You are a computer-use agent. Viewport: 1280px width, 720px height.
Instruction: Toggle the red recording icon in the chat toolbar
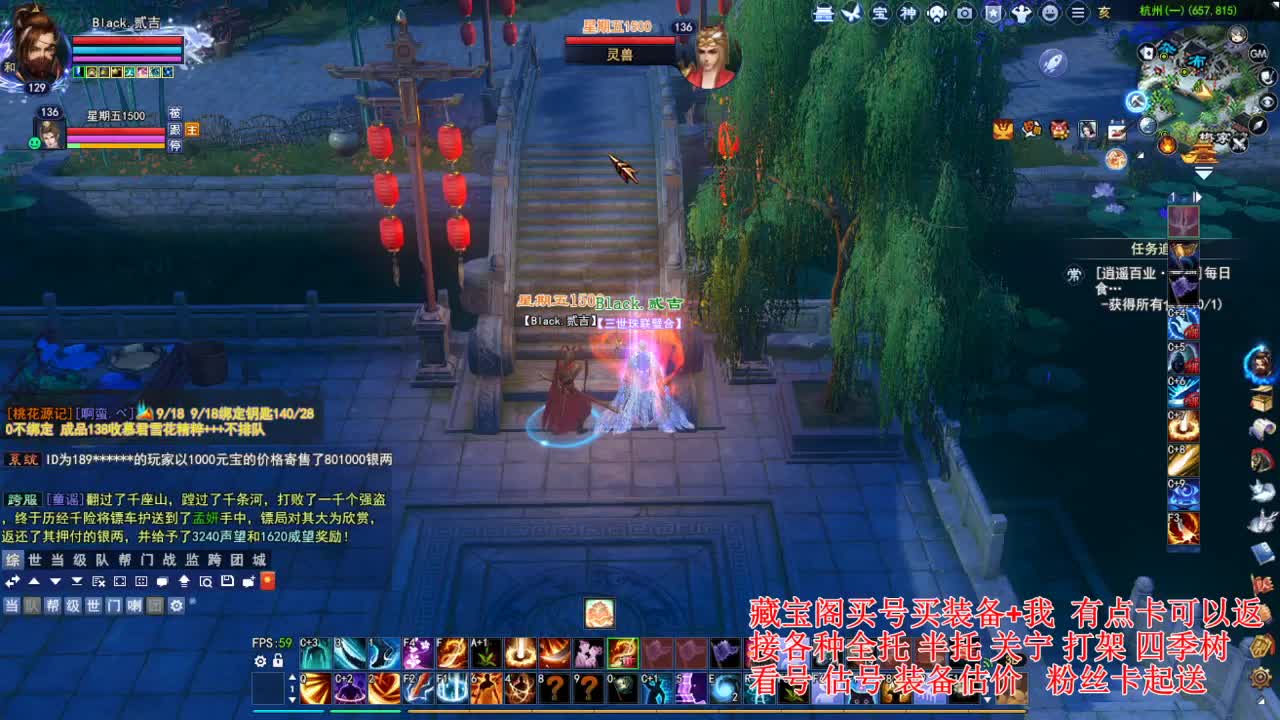pos(267,581)
